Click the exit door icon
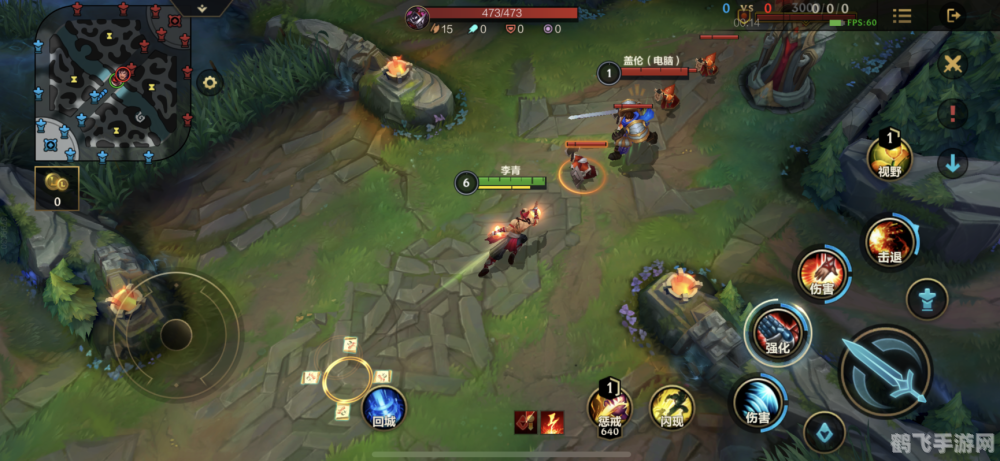The width and height of the screenshot is (1000, 461). [953, 16]
